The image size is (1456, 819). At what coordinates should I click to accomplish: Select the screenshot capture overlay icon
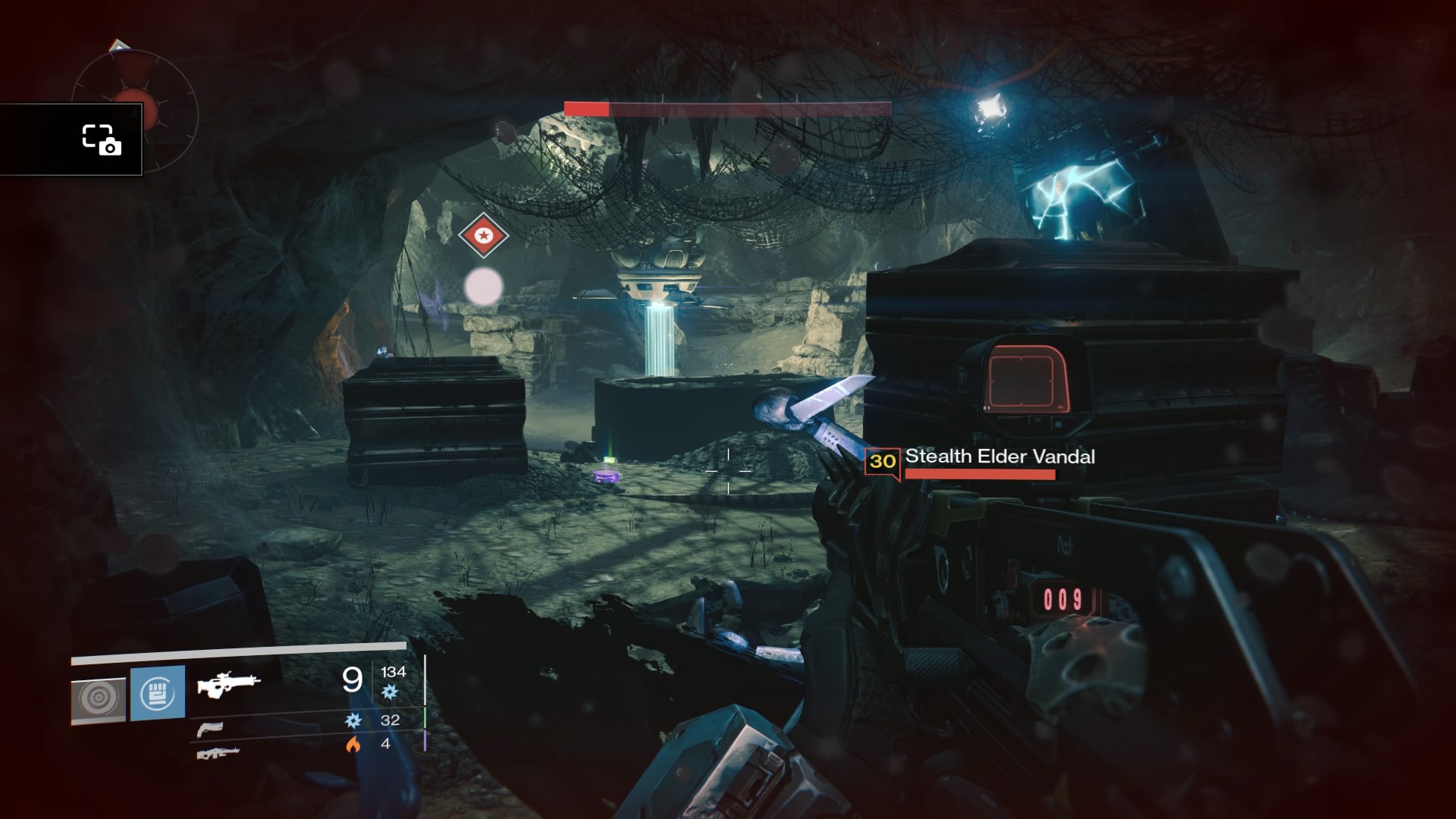pos(102,140)
